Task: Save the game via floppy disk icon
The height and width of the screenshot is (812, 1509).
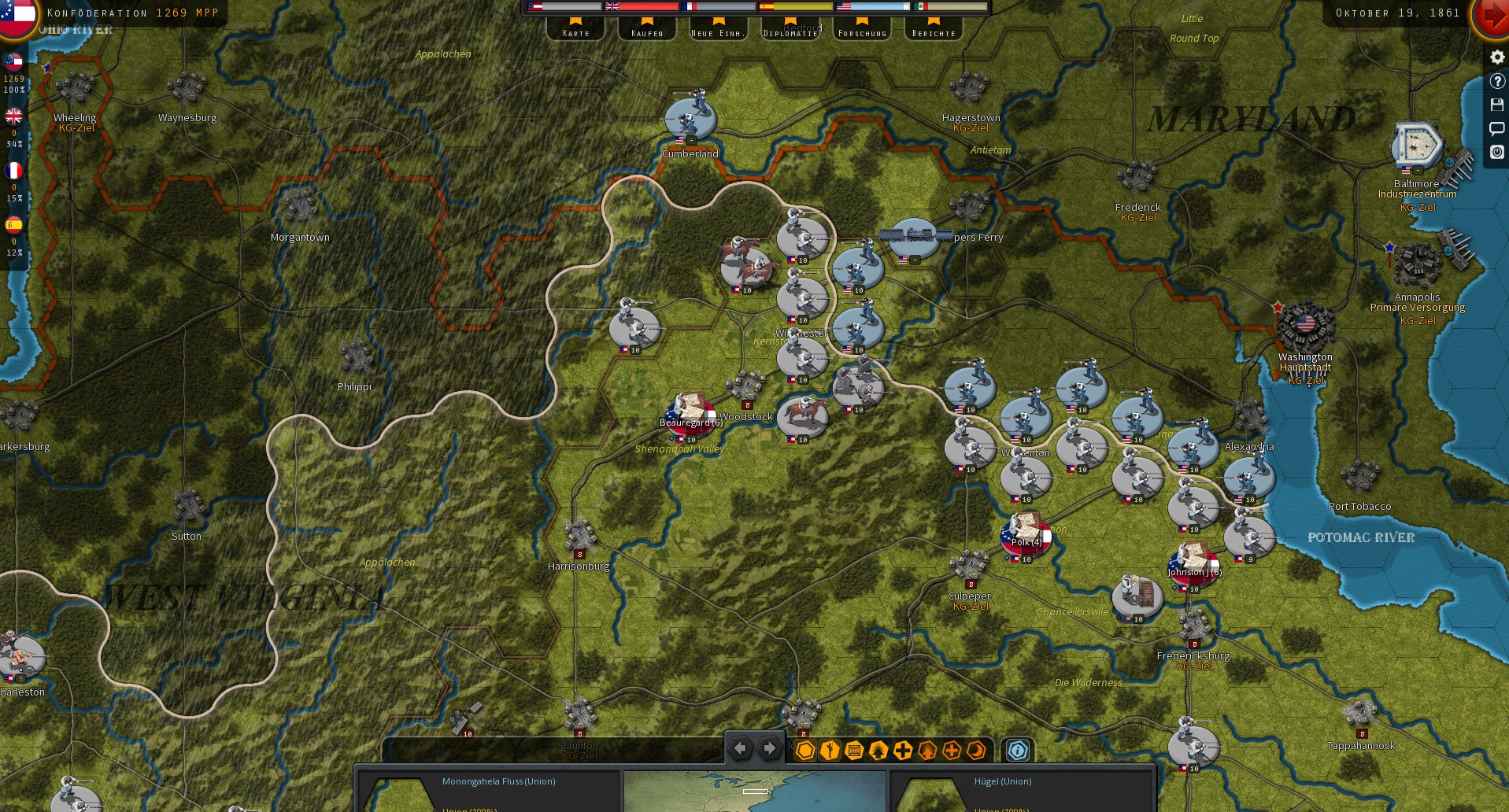Action: [x=1496, y=105]
